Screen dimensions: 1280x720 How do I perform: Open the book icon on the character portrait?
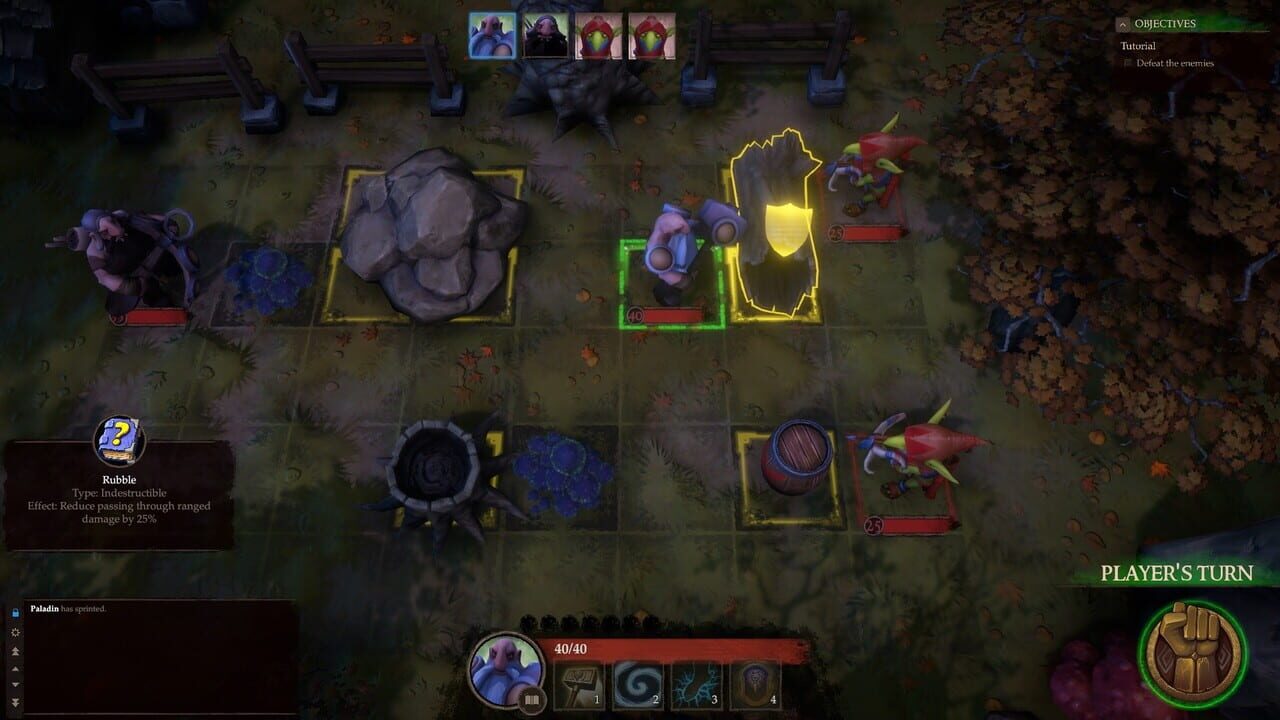530,700
